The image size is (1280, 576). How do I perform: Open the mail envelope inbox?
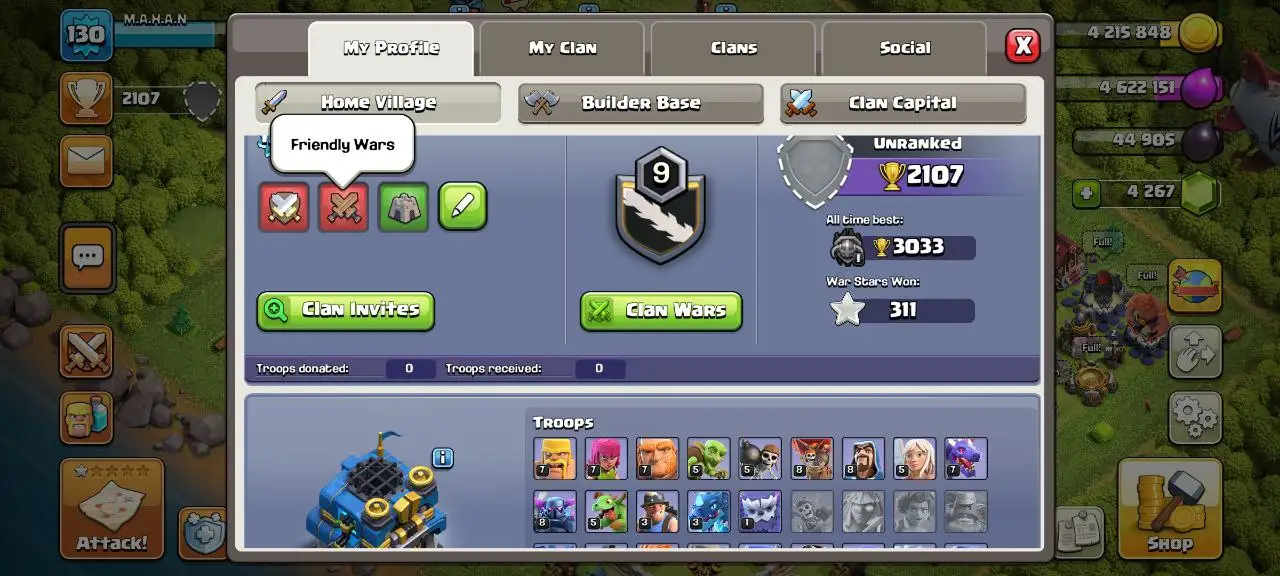coord(86,160)
